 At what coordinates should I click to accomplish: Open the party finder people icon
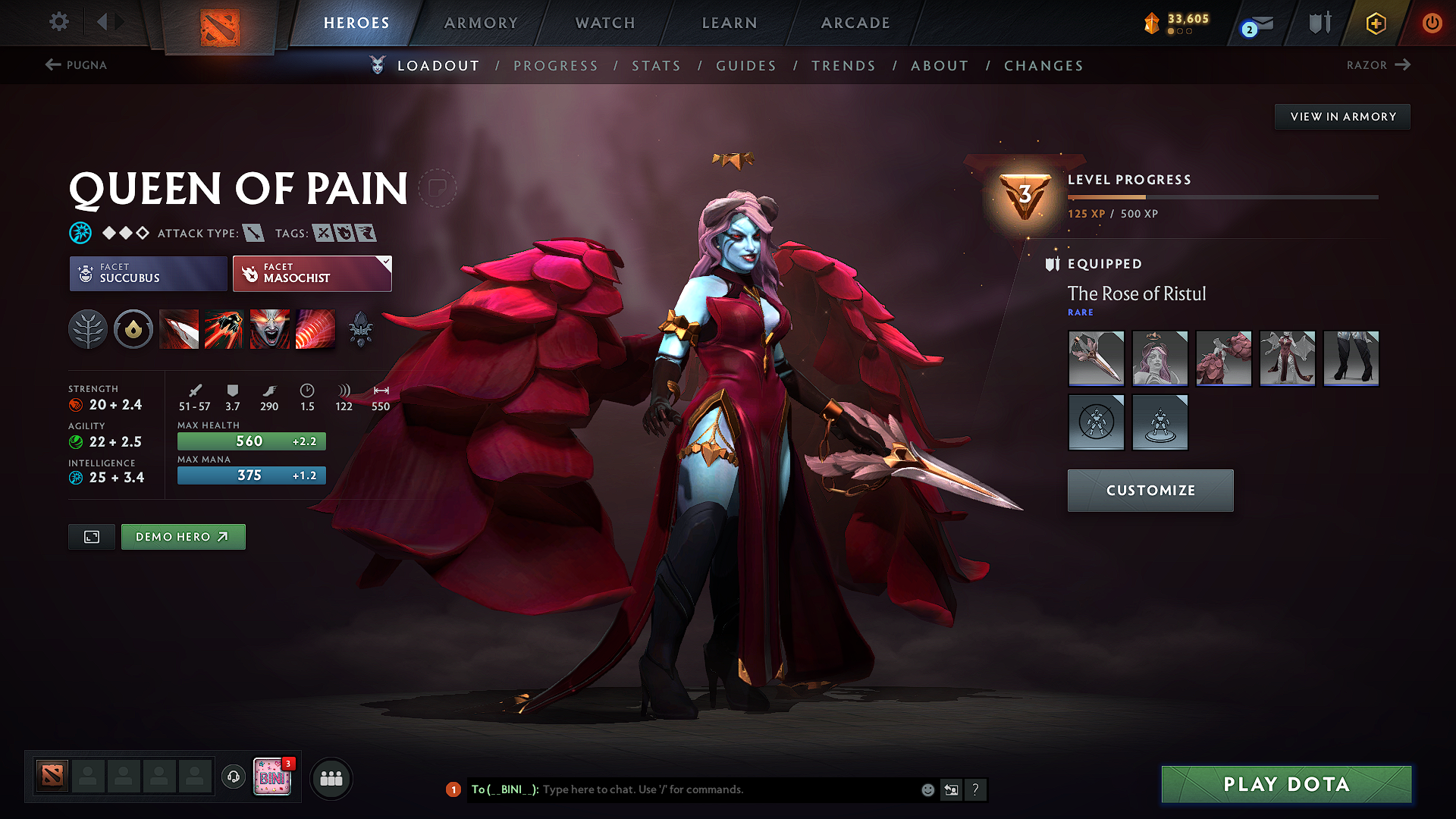click(x=331, y=778)
